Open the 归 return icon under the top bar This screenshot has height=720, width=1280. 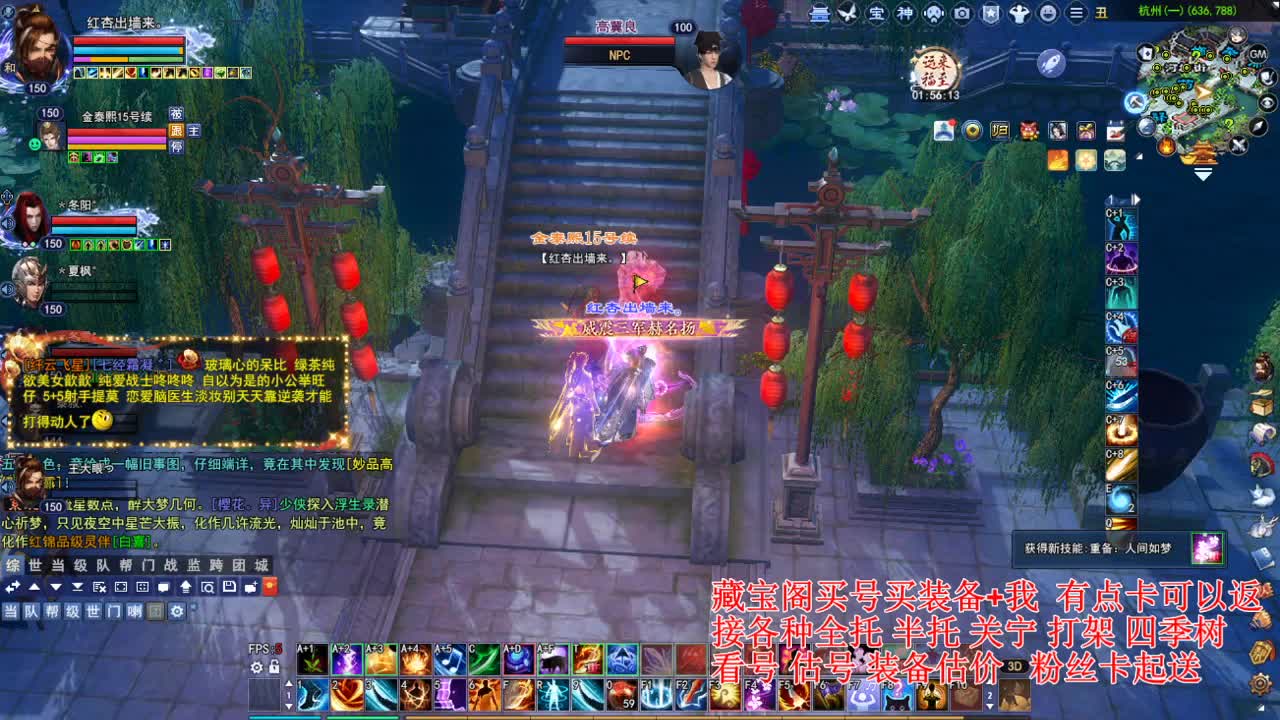coord(1000,130)
